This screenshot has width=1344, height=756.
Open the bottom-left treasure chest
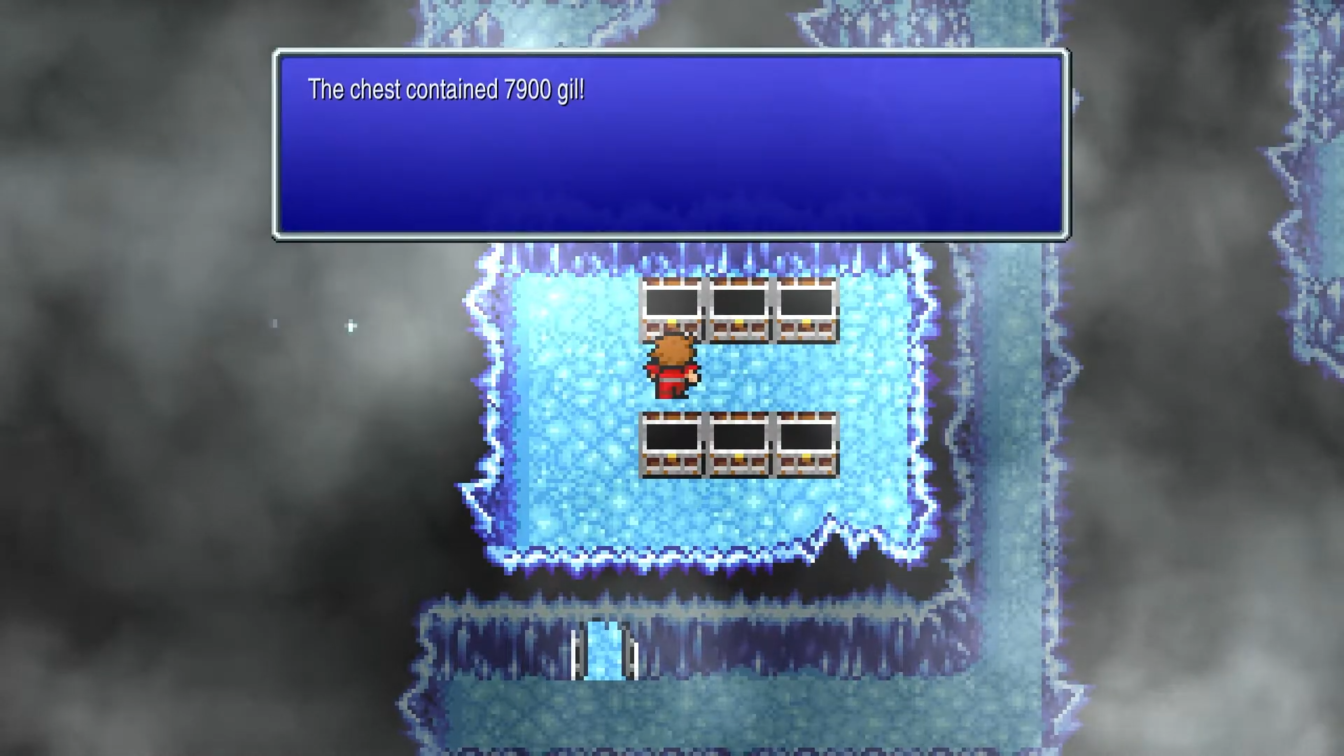click(x=673, y=445)
